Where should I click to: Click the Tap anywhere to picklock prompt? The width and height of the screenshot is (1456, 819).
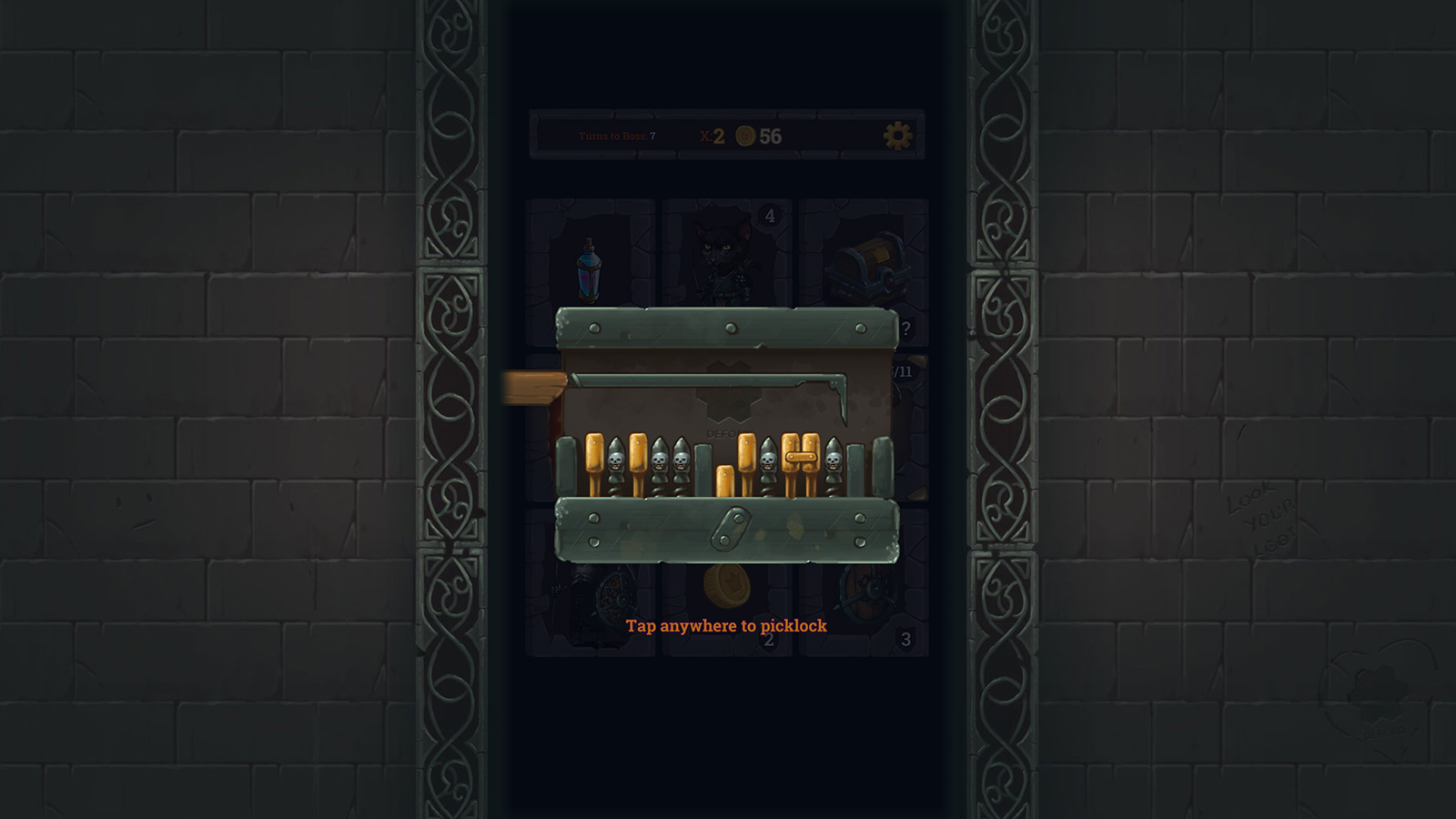pos(727,626)
